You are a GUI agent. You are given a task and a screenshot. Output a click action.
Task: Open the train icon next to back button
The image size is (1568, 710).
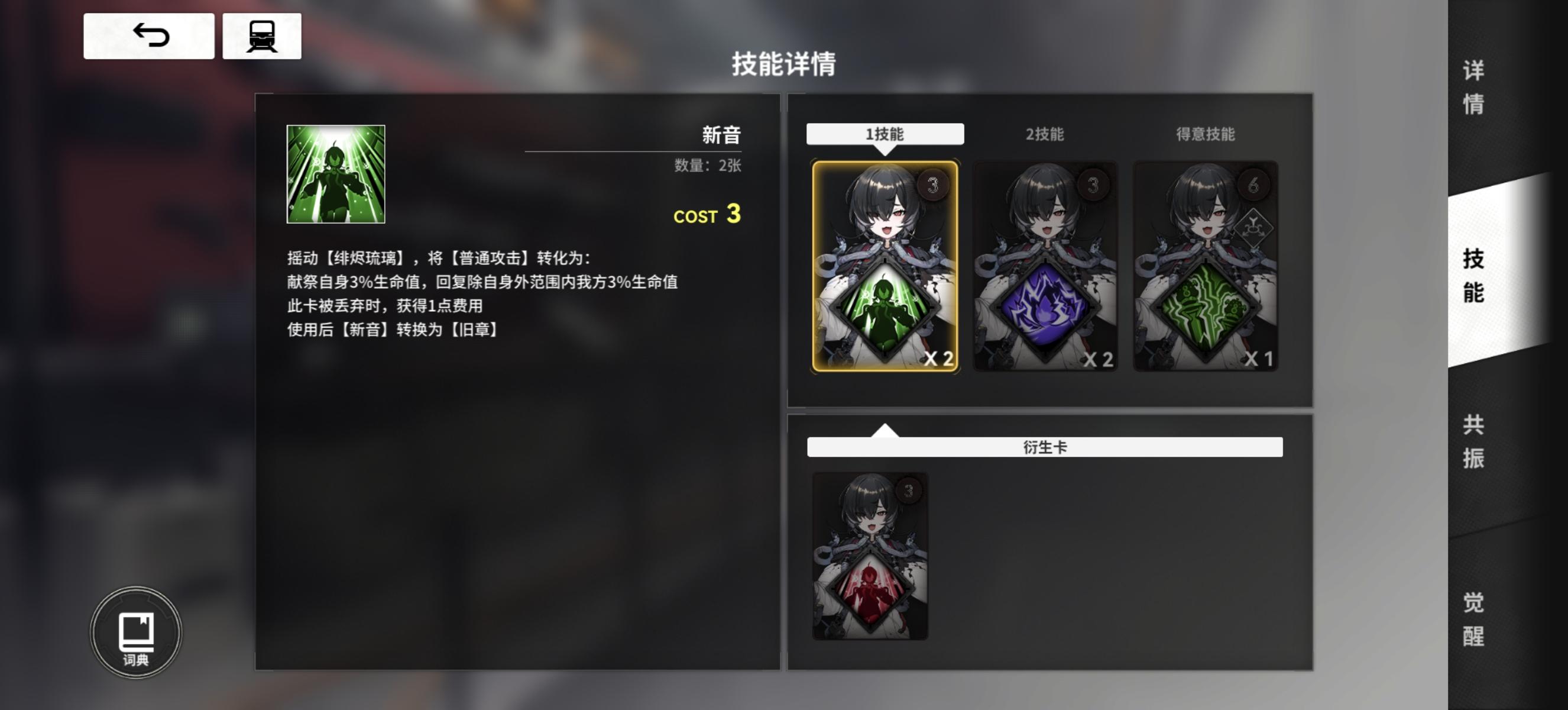point(262,35)
